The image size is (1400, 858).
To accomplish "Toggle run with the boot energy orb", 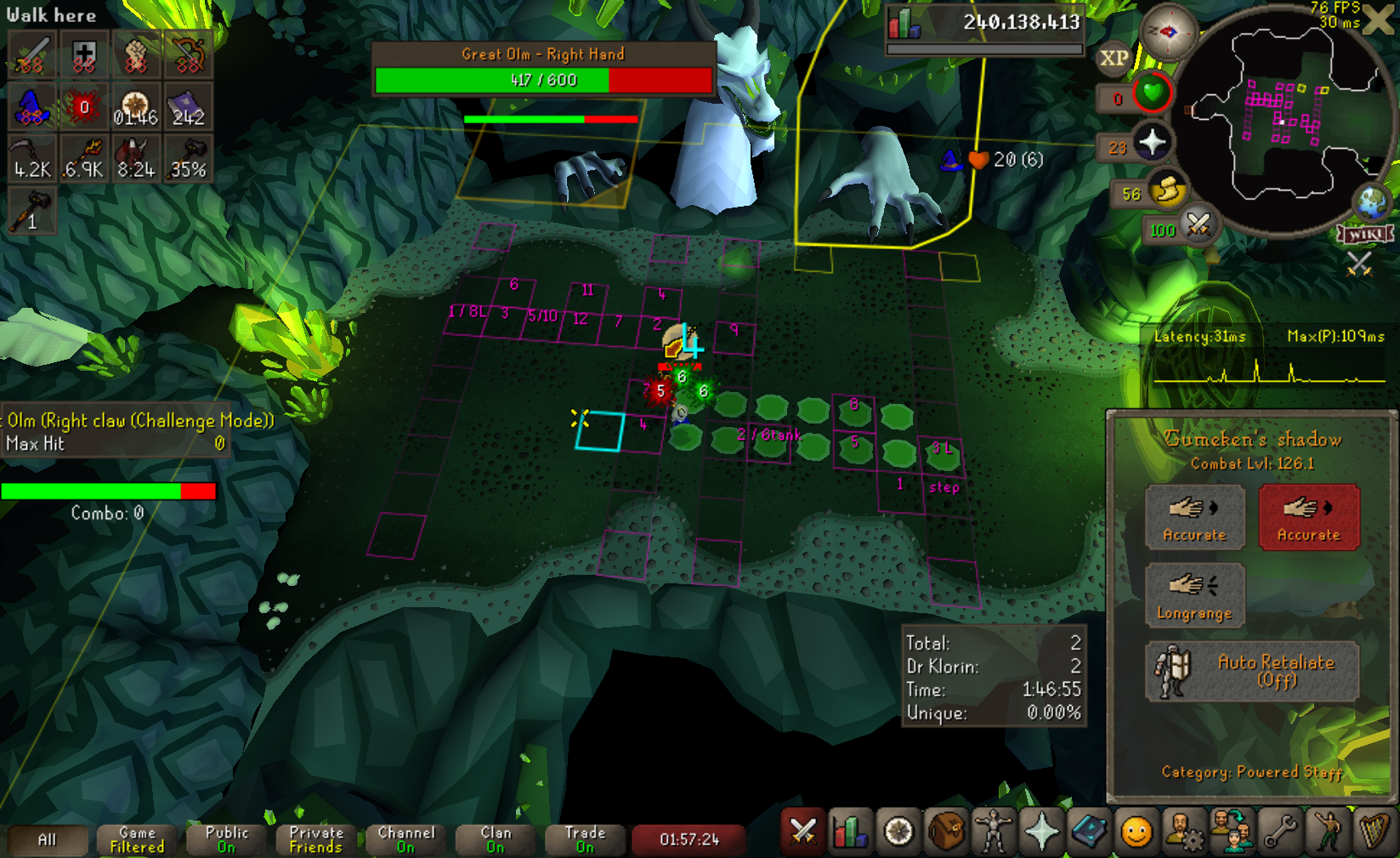I will point(1166,190).
